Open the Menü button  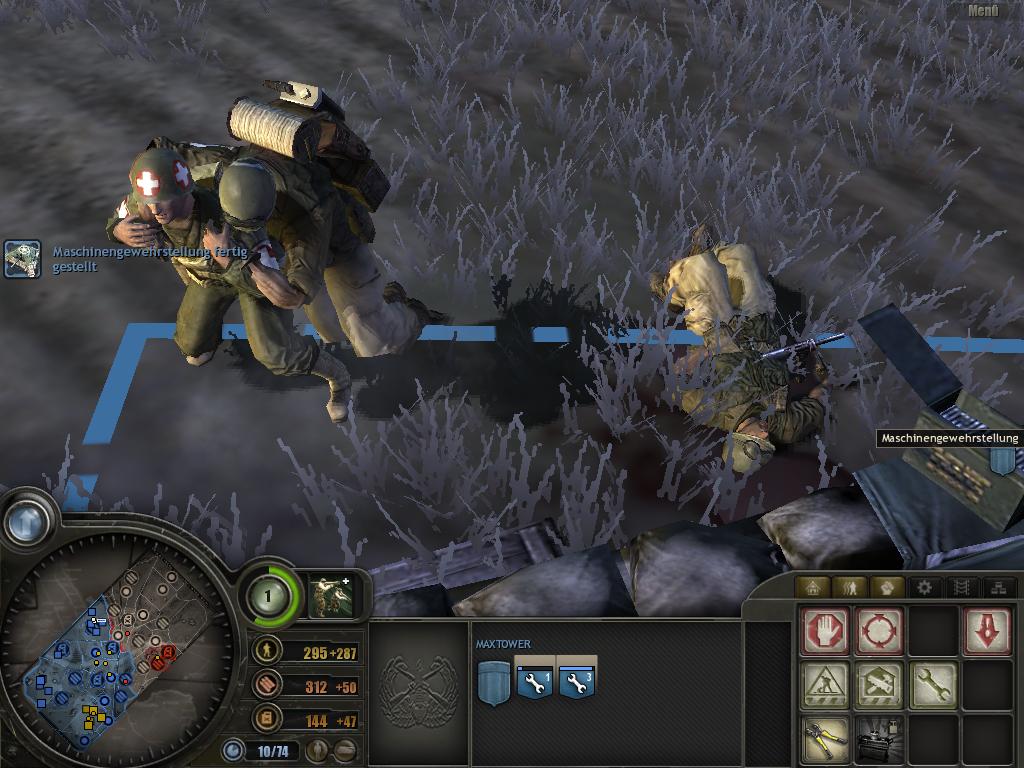click(983, 11)
